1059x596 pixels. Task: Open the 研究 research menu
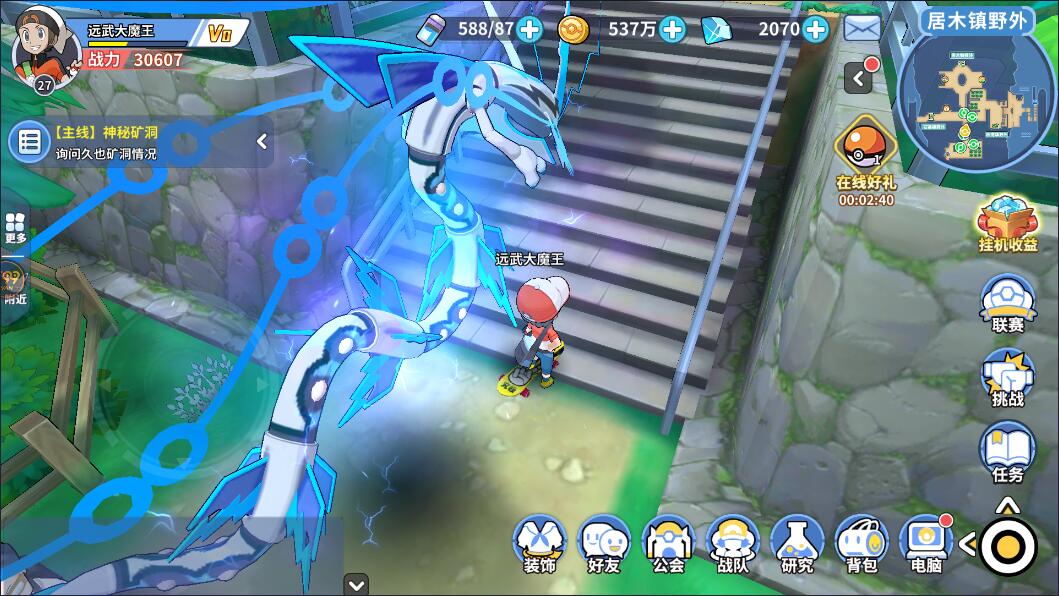click(797, 545)
